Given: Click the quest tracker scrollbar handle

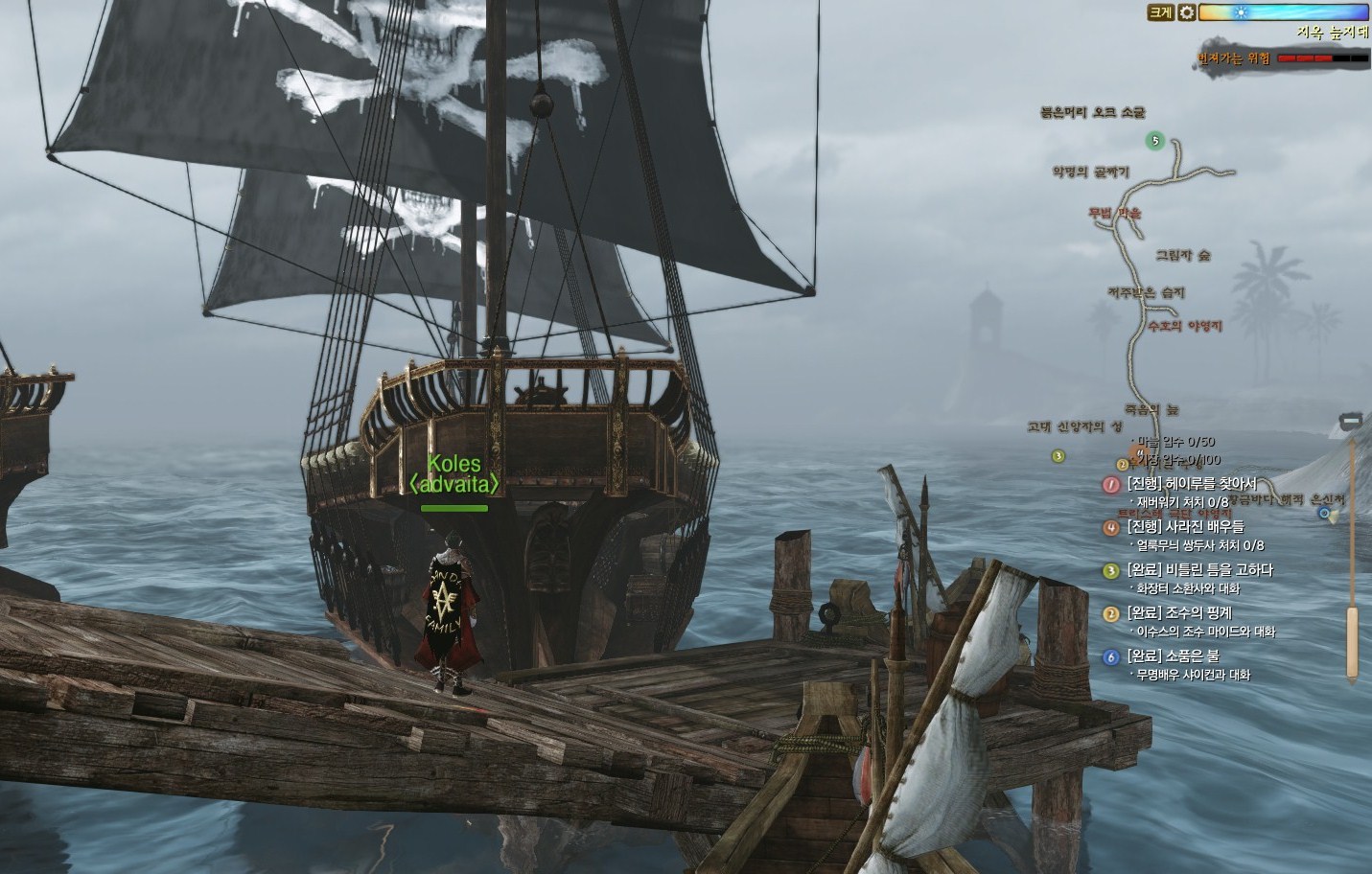Looking at the screenshot, I should coord(1352,641).
